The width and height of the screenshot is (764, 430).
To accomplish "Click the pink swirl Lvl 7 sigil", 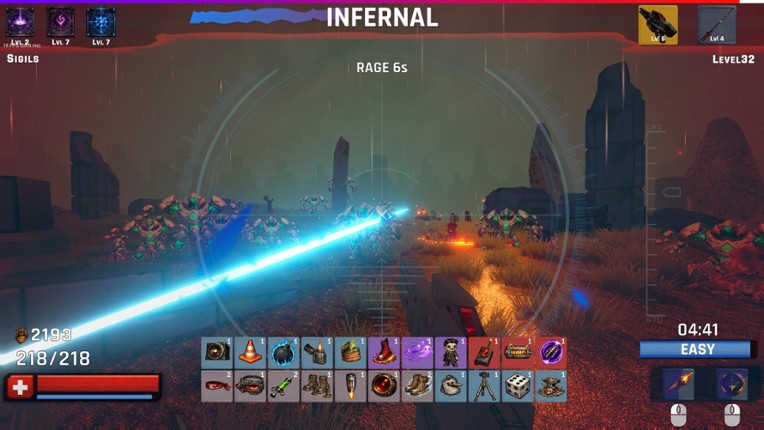I will (x=60, y=22).
